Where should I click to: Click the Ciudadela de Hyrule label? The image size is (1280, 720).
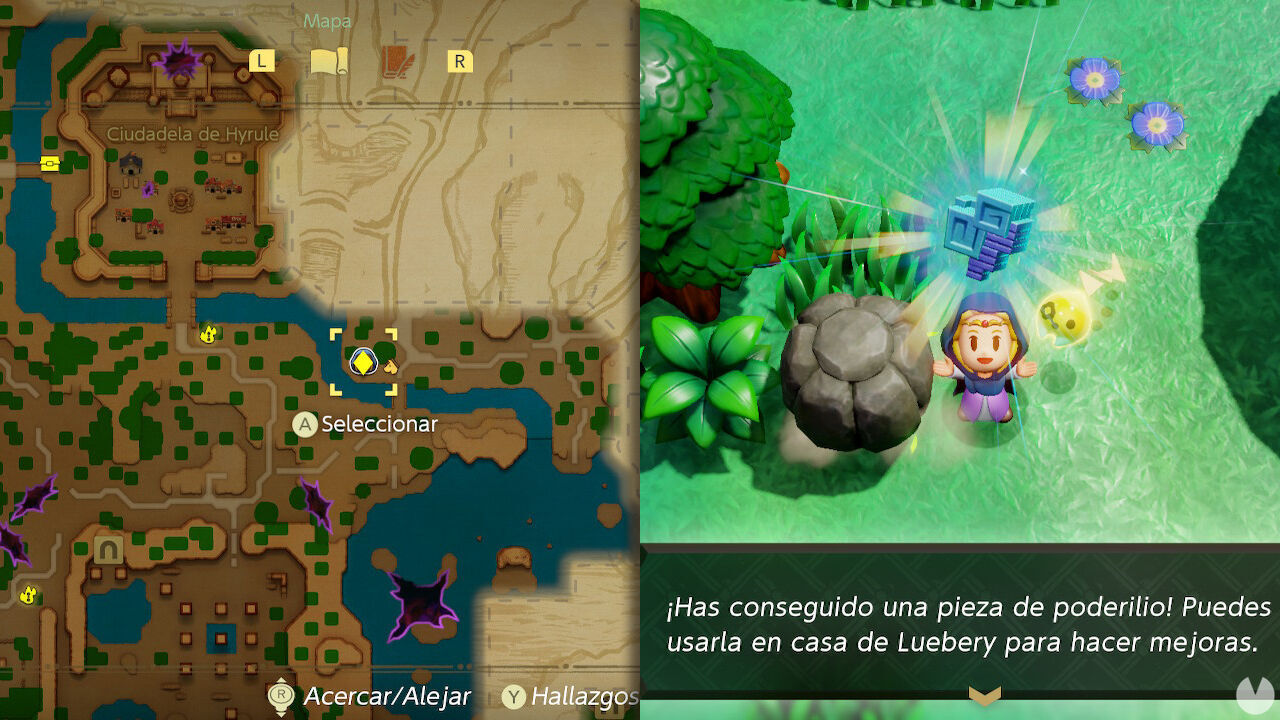click(x=194, y=134)
